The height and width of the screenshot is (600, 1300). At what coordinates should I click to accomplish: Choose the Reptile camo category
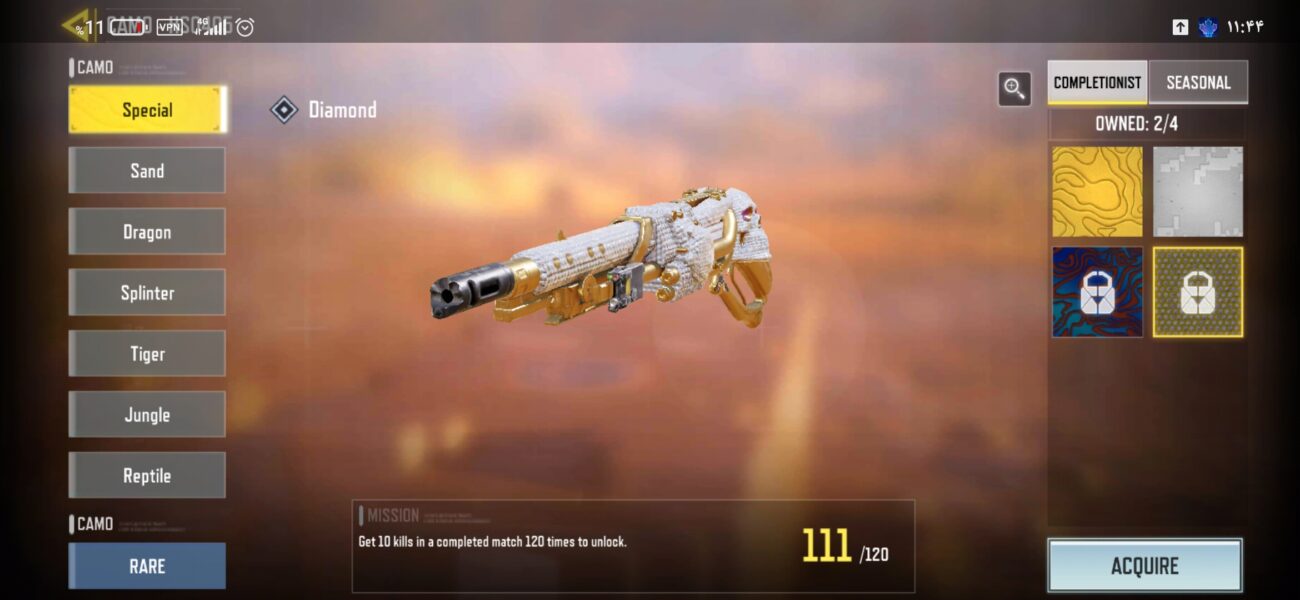coord(147,476)
